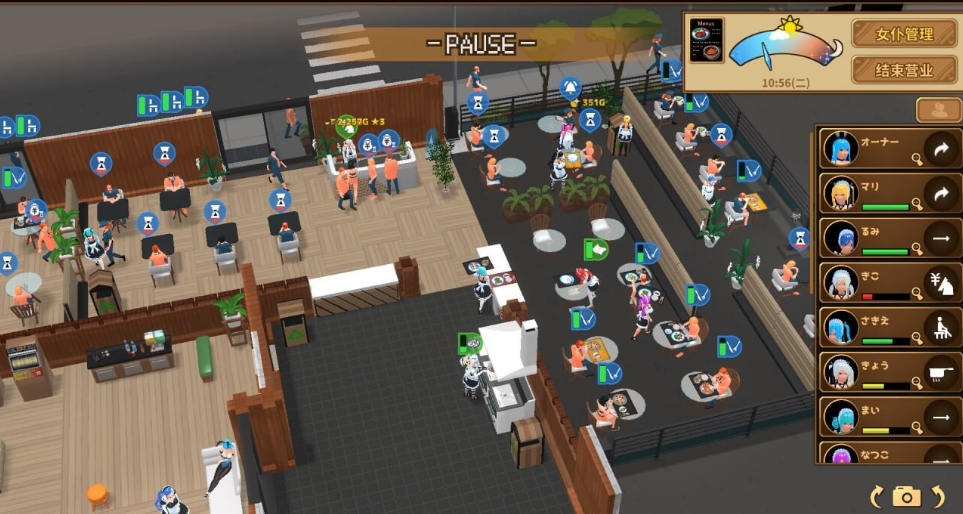This screenshot has height=514, width=963.
Task: Change るみ's arrow task icon
Action: (940, 238)
